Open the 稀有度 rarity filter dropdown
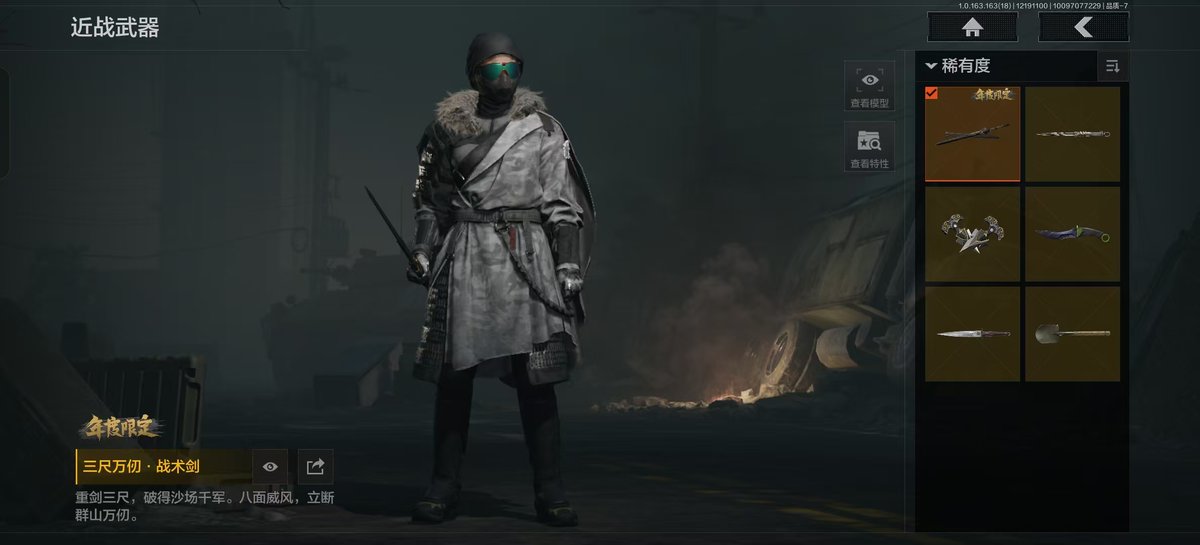Image resolution: width=1200 pixels, height=545 pixels. coord(958,66)
